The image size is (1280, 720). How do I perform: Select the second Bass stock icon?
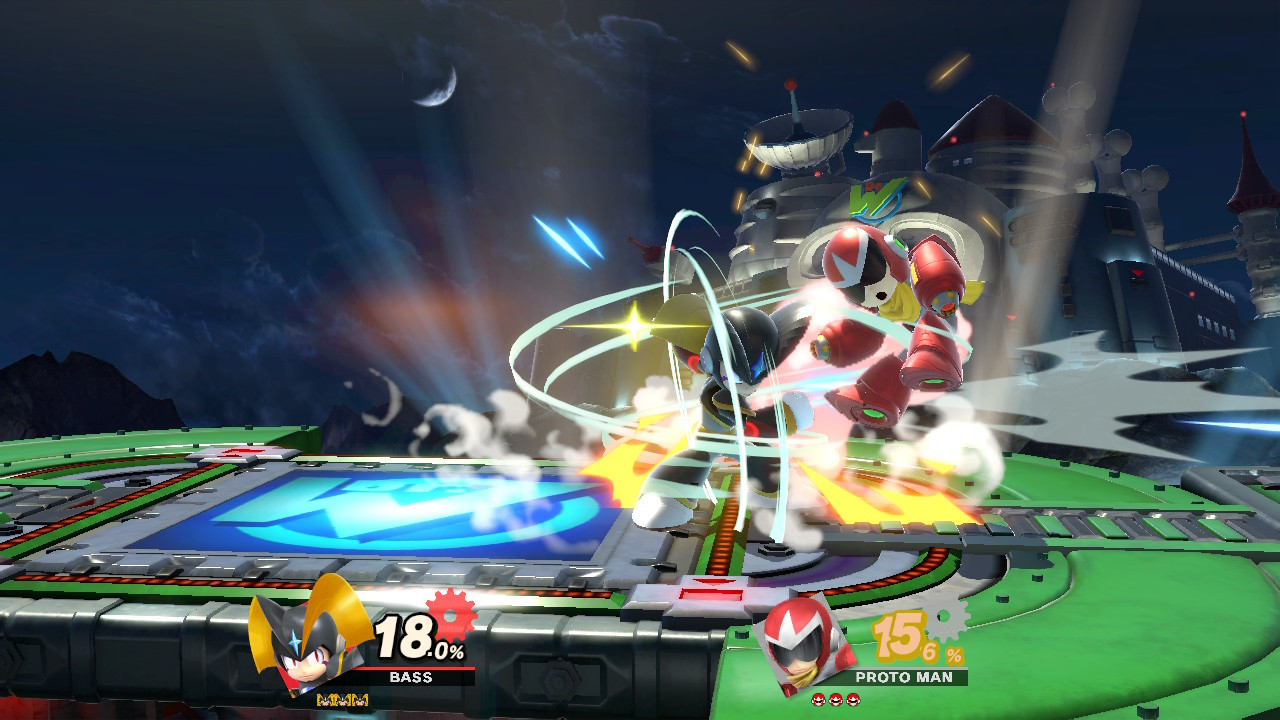(x=342, y=700)
